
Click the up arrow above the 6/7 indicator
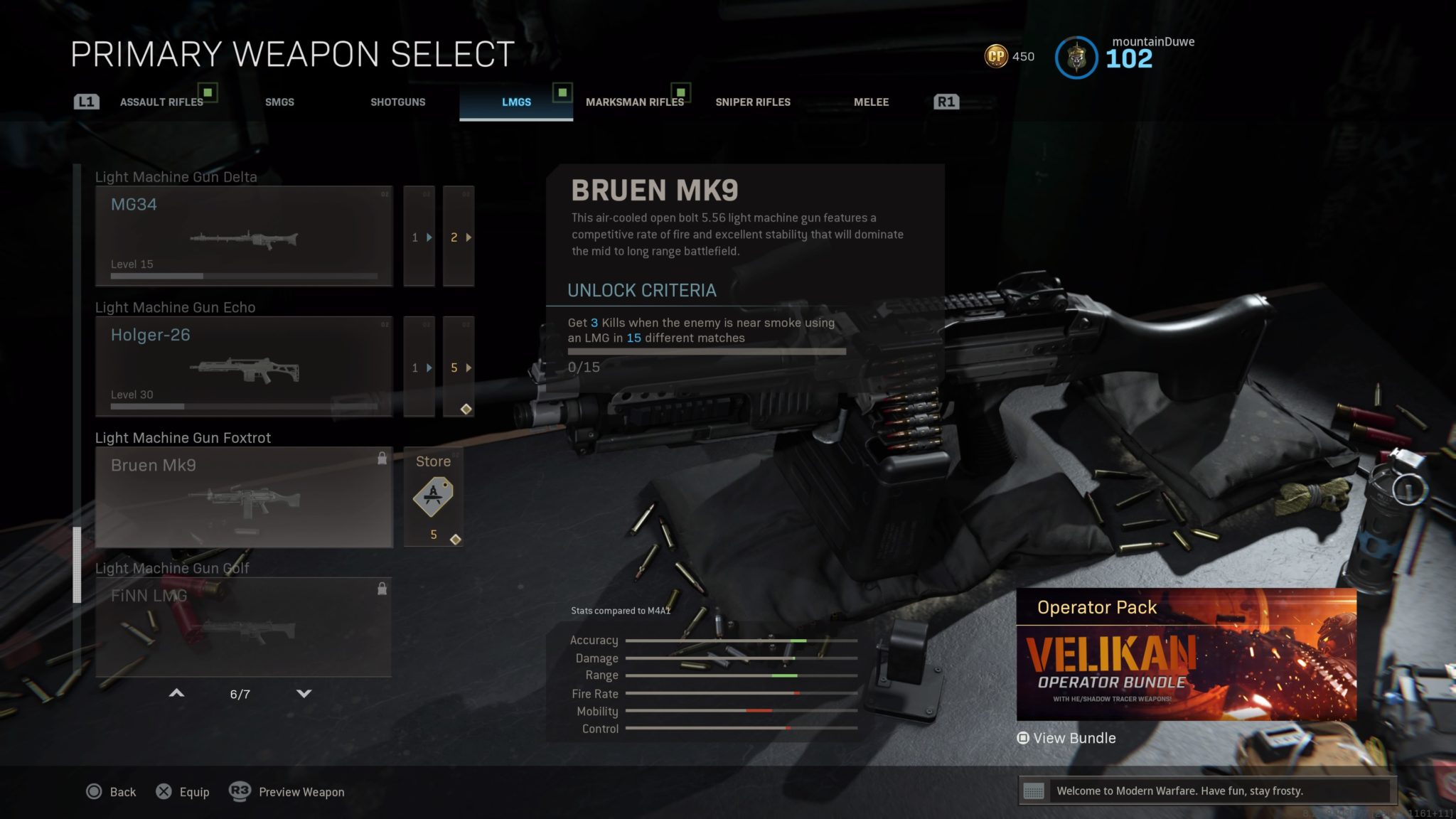pyautogui.click(x=176, y=693)
